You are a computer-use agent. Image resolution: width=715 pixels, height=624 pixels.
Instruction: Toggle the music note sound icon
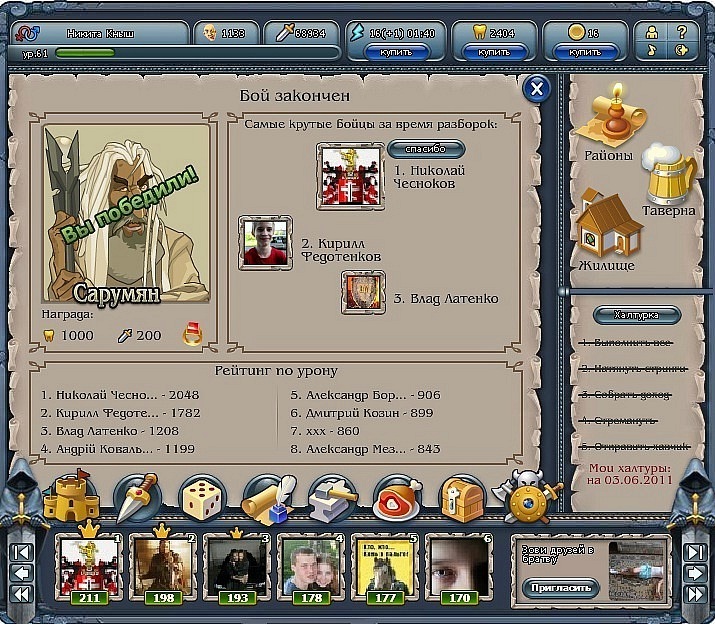[652, 50]
